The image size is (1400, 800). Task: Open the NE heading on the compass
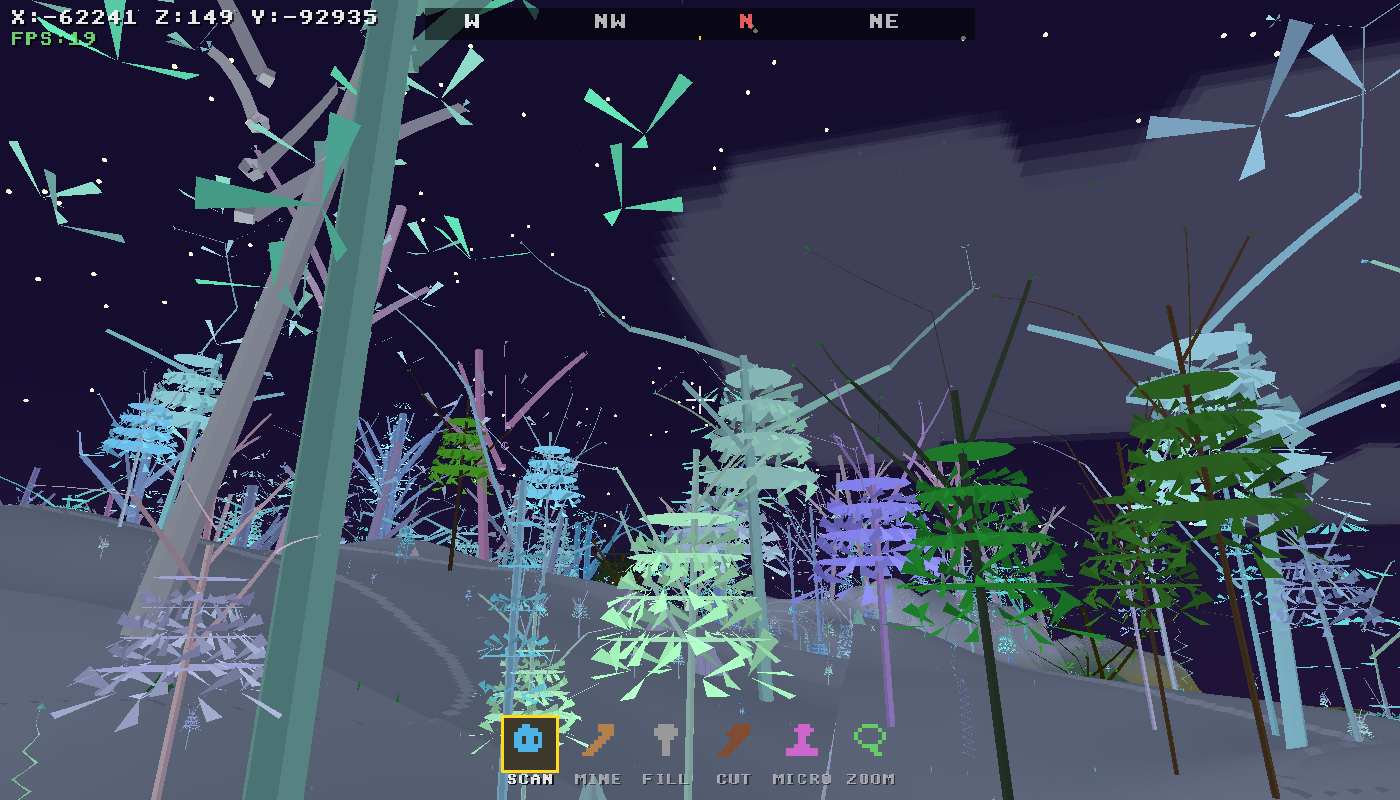click(882, 21)
